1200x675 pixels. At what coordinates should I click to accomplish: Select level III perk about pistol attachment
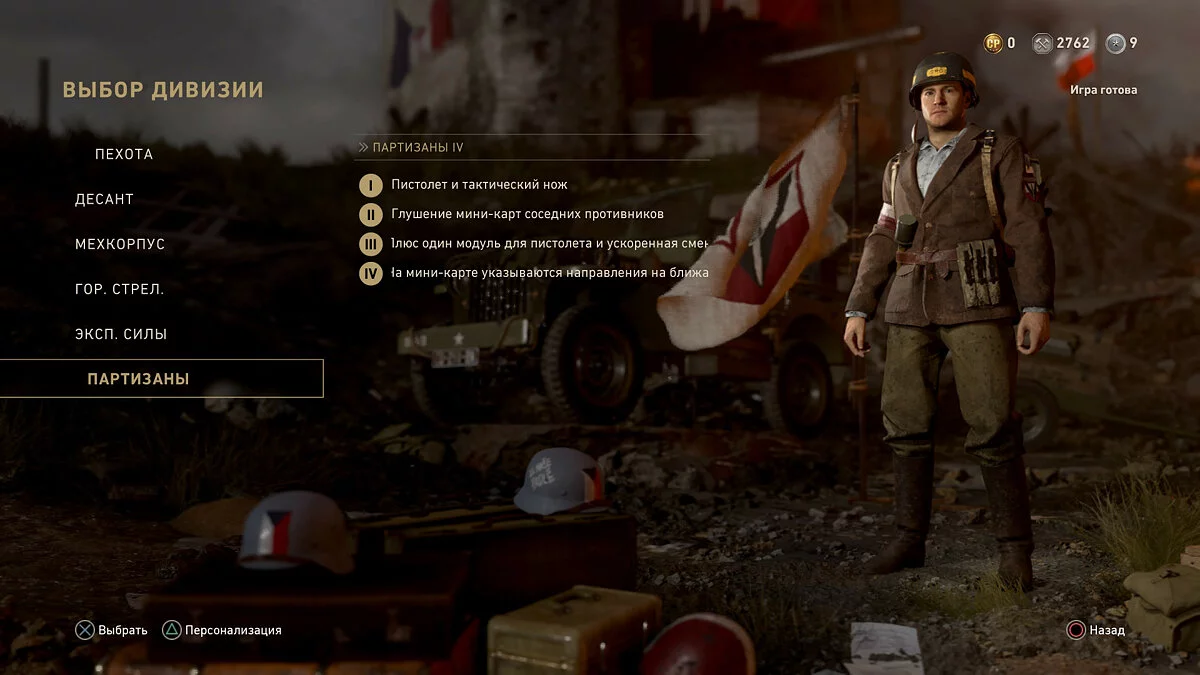click(549, 243)
